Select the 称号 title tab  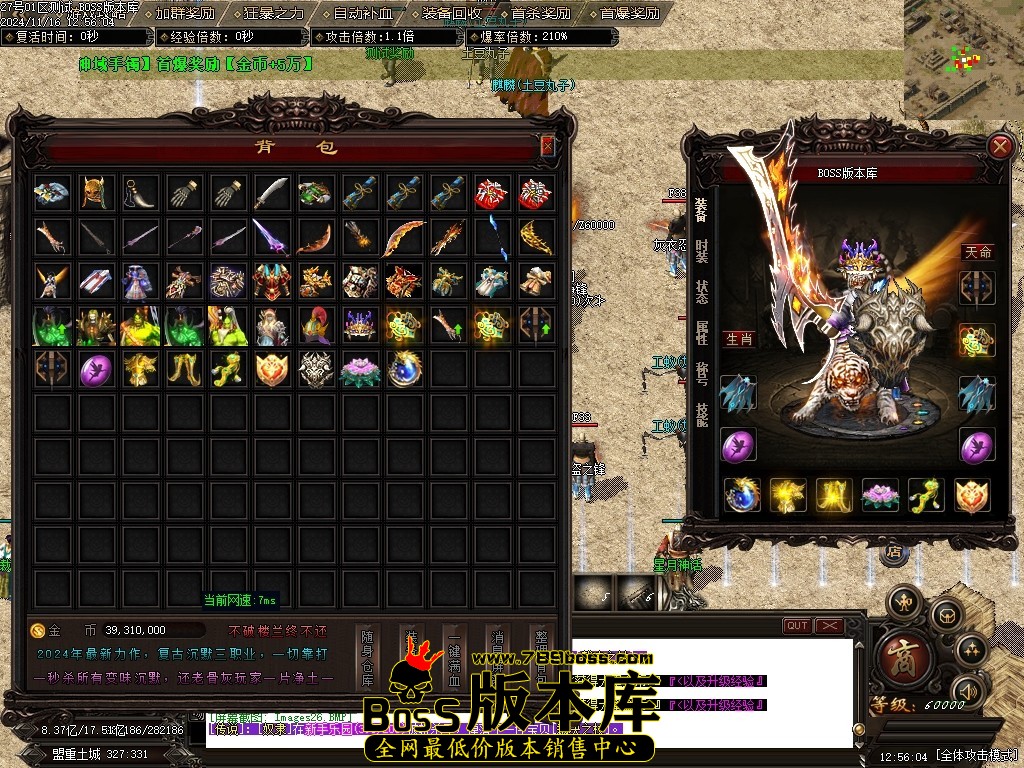(x=702, y=373)
